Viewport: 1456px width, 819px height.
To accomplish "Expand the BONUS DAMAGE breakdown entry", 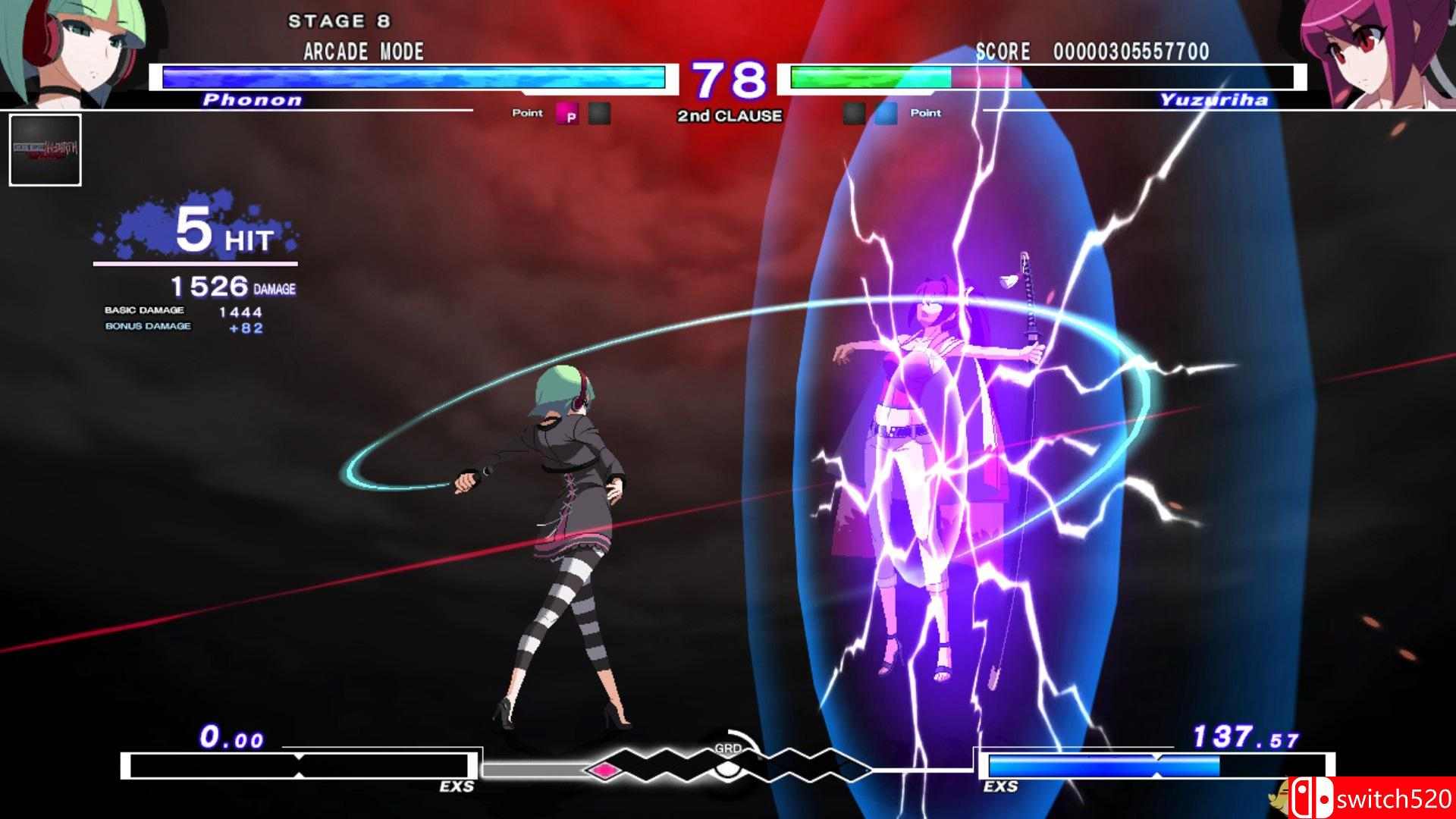I will tap(148, 328).
